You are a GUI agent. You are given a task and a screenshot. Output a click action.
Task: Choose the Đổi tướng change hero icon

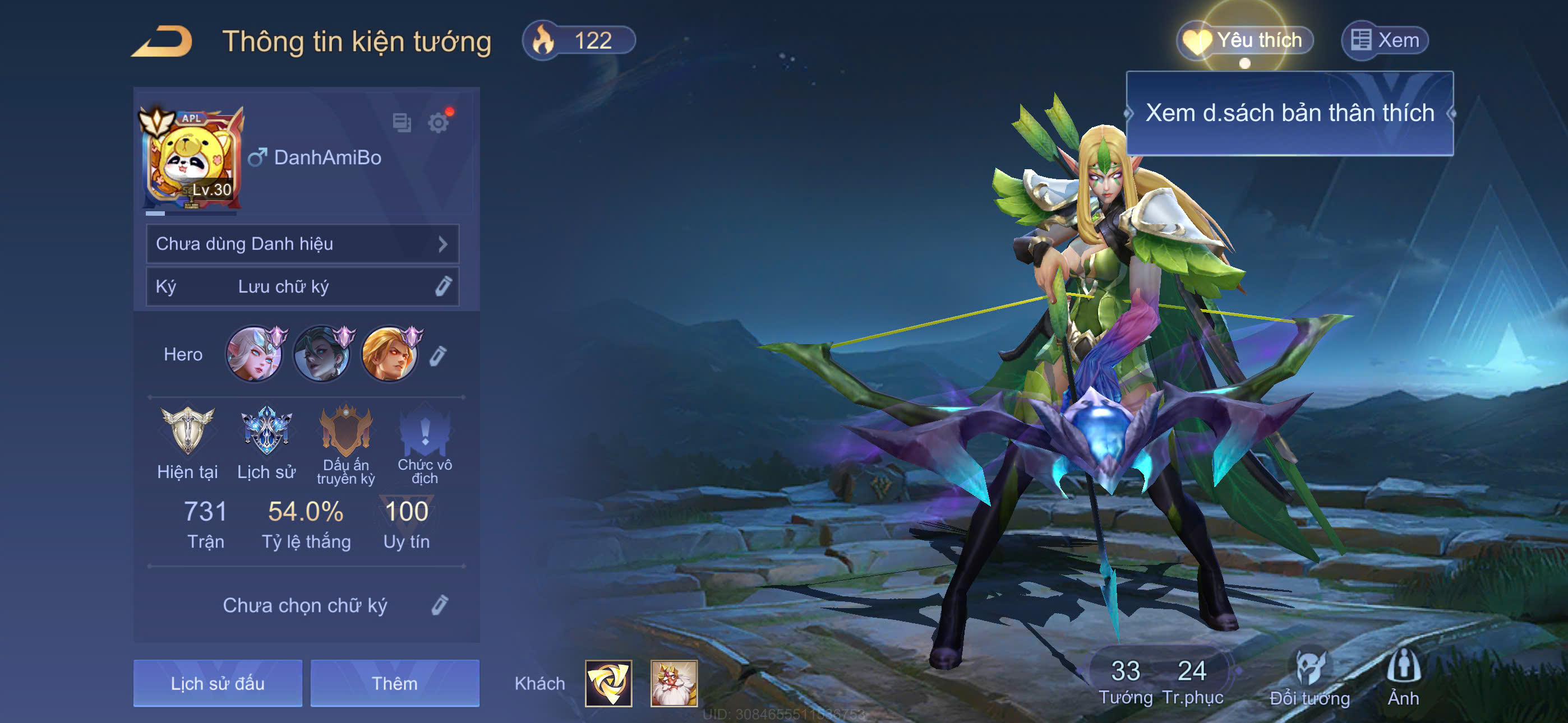tap(1309, 676)
